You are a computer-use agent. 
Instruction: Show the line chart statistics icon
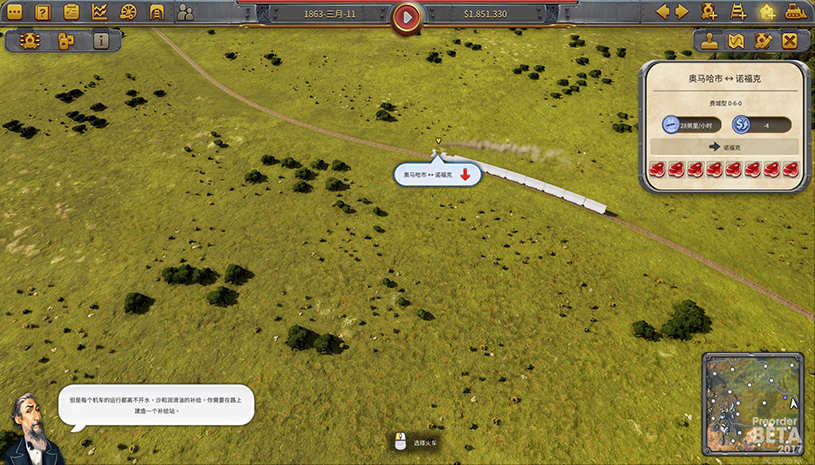100,13
